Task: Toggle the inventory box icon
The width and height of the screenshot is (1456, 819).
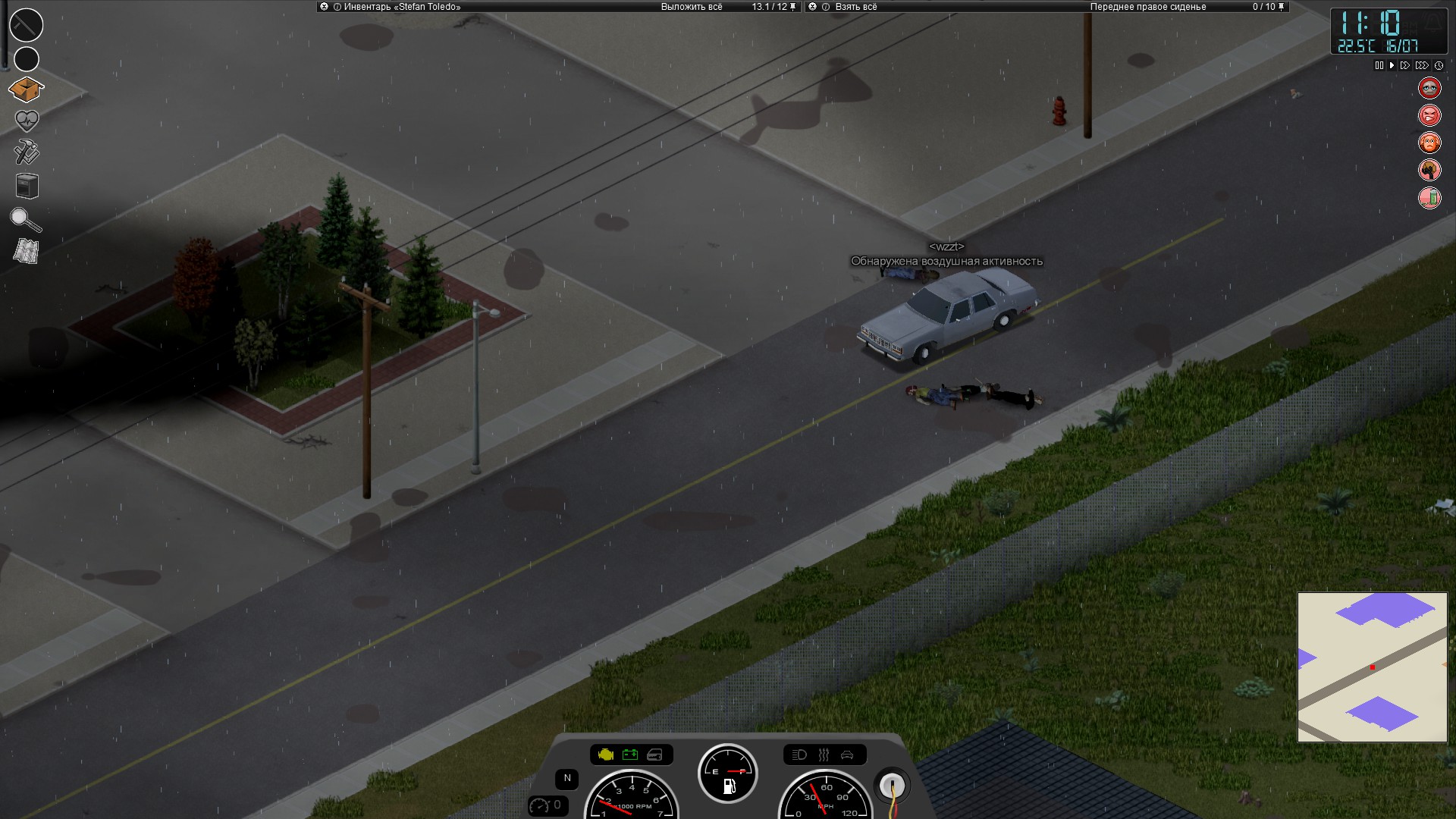Action: (27, 89)
